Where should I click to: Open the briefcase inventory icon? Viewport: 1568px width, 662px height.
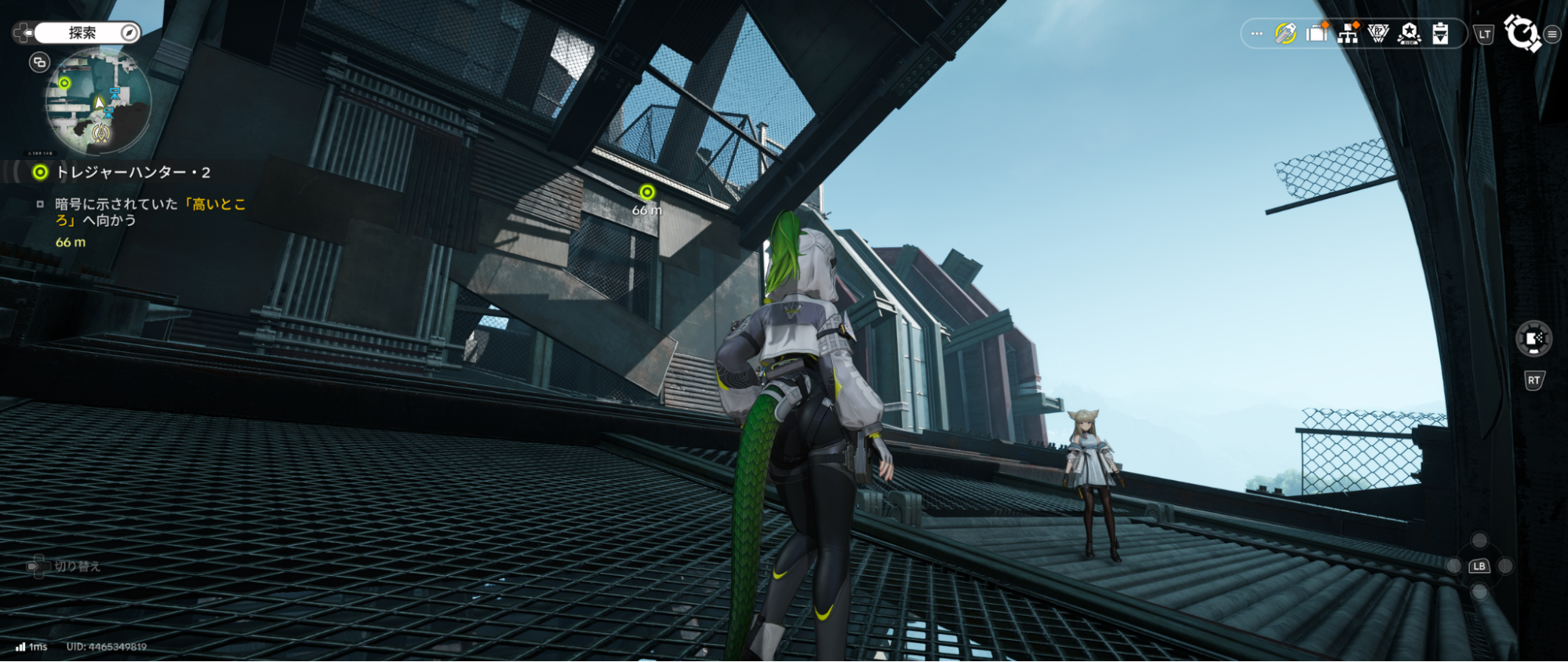tap(1316, 34)
